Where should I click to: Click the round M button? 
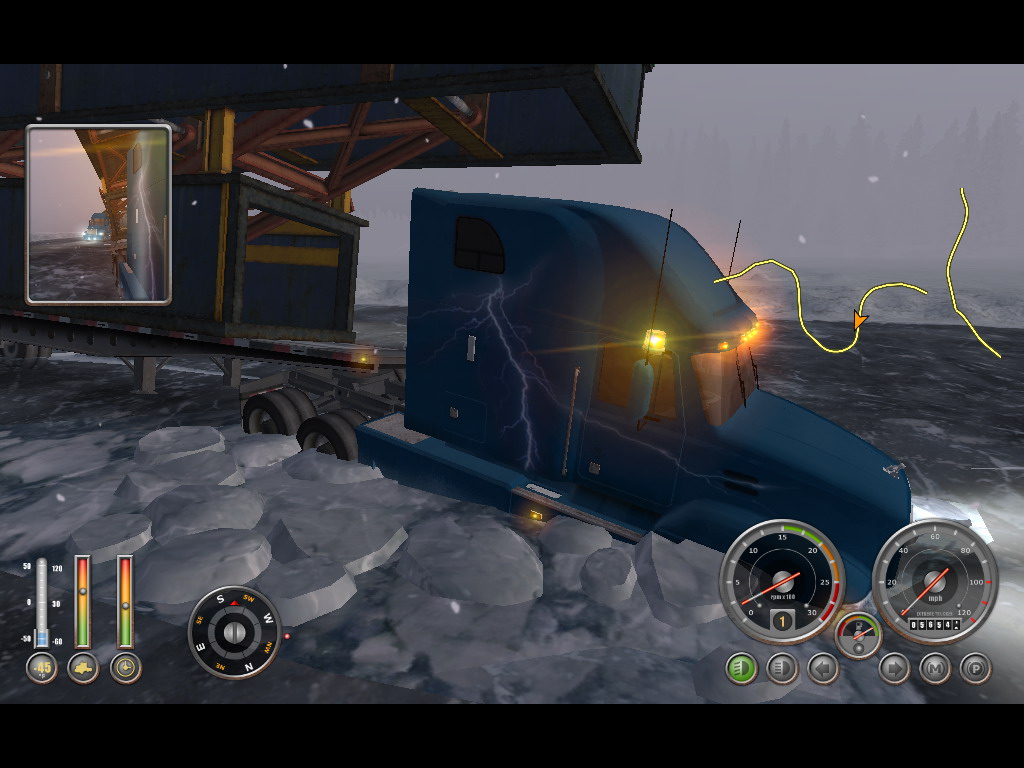click(x=934, y=668)
